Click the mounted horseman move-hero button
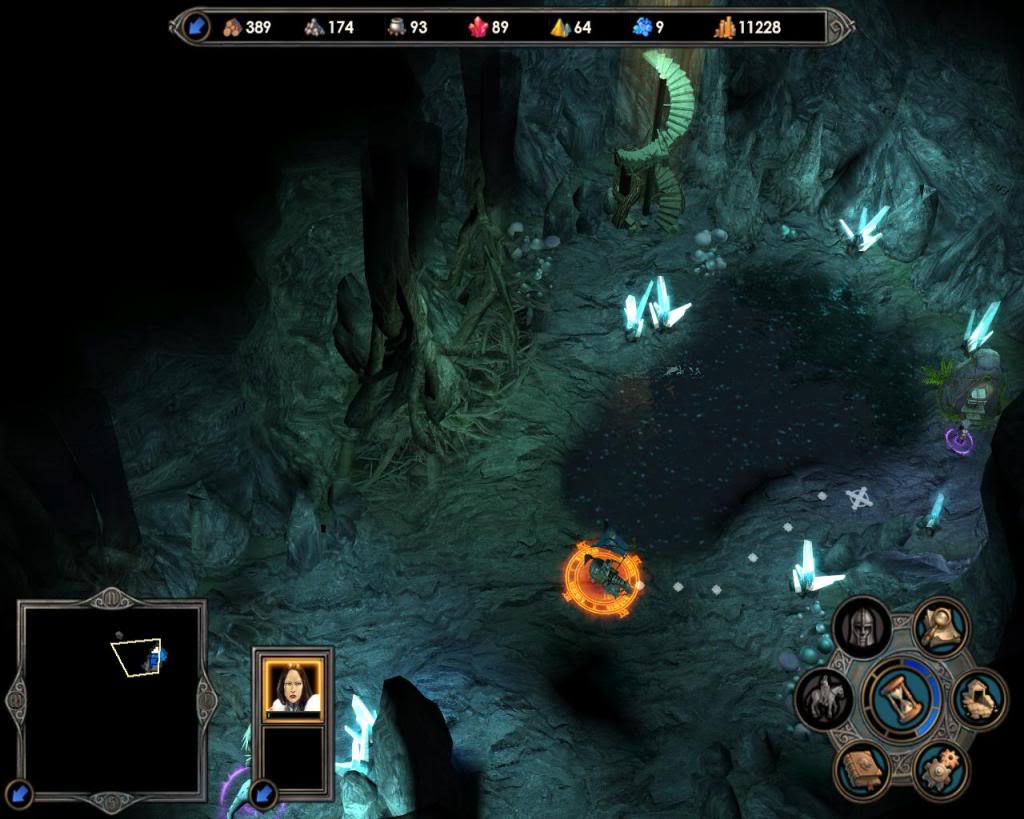 point(823,698)
